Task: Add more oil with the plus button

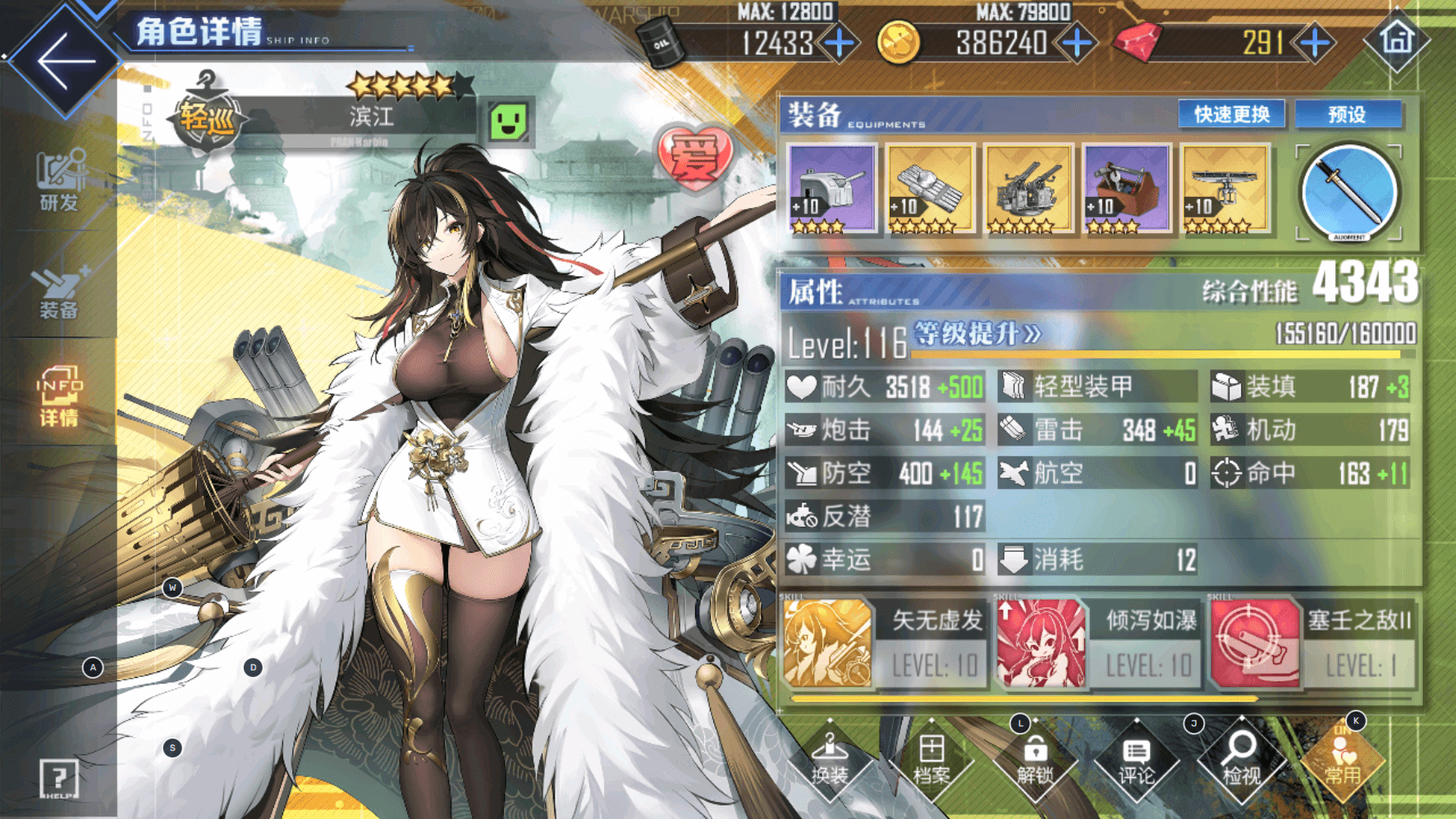Action: pyautogui.click(x=840, y=43)
